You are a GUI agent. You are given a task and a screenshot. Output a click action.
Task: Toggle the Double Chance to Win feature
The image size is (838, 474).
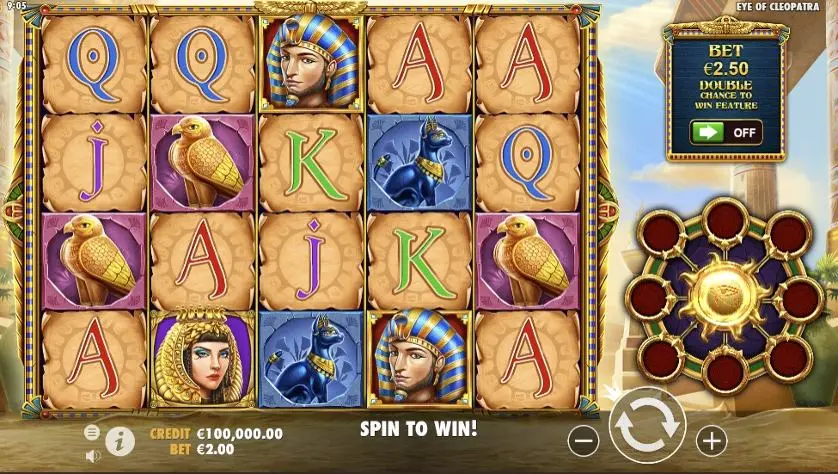click(725, 132)
